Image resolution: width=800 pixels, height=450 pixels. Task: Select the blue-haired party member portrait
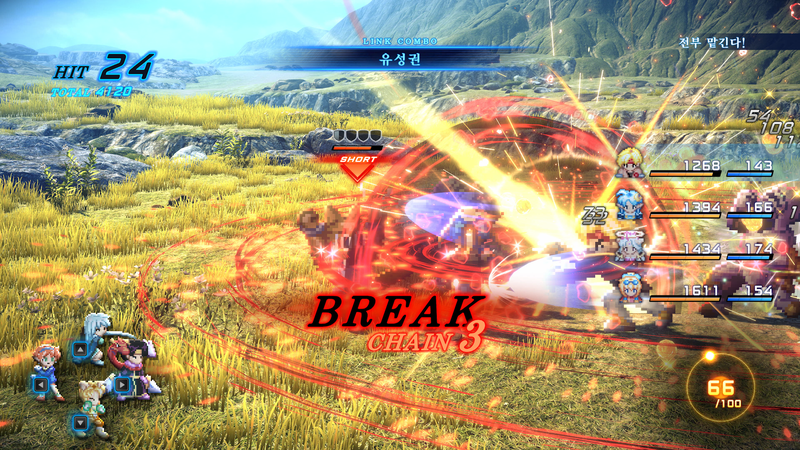[x=629, y=204]
